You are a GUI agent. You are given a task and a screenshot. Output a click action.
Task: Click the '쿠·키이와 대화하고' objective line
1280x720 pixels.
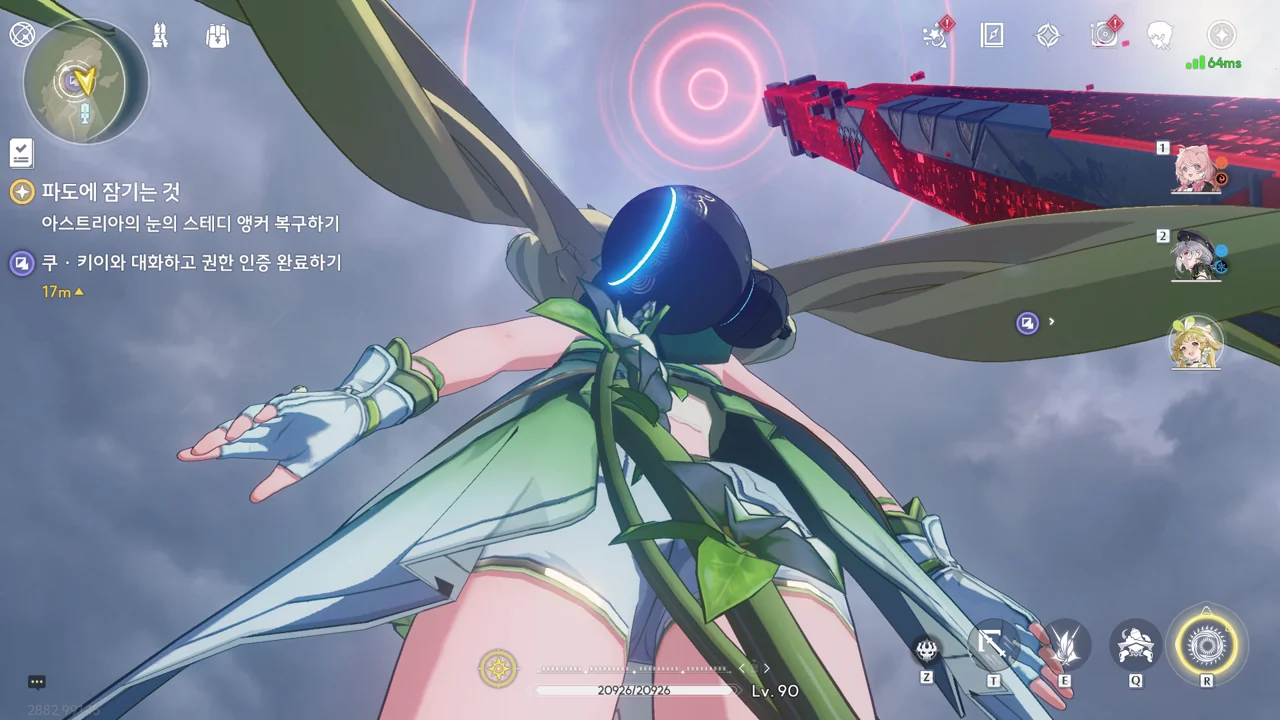click(191, 263)
